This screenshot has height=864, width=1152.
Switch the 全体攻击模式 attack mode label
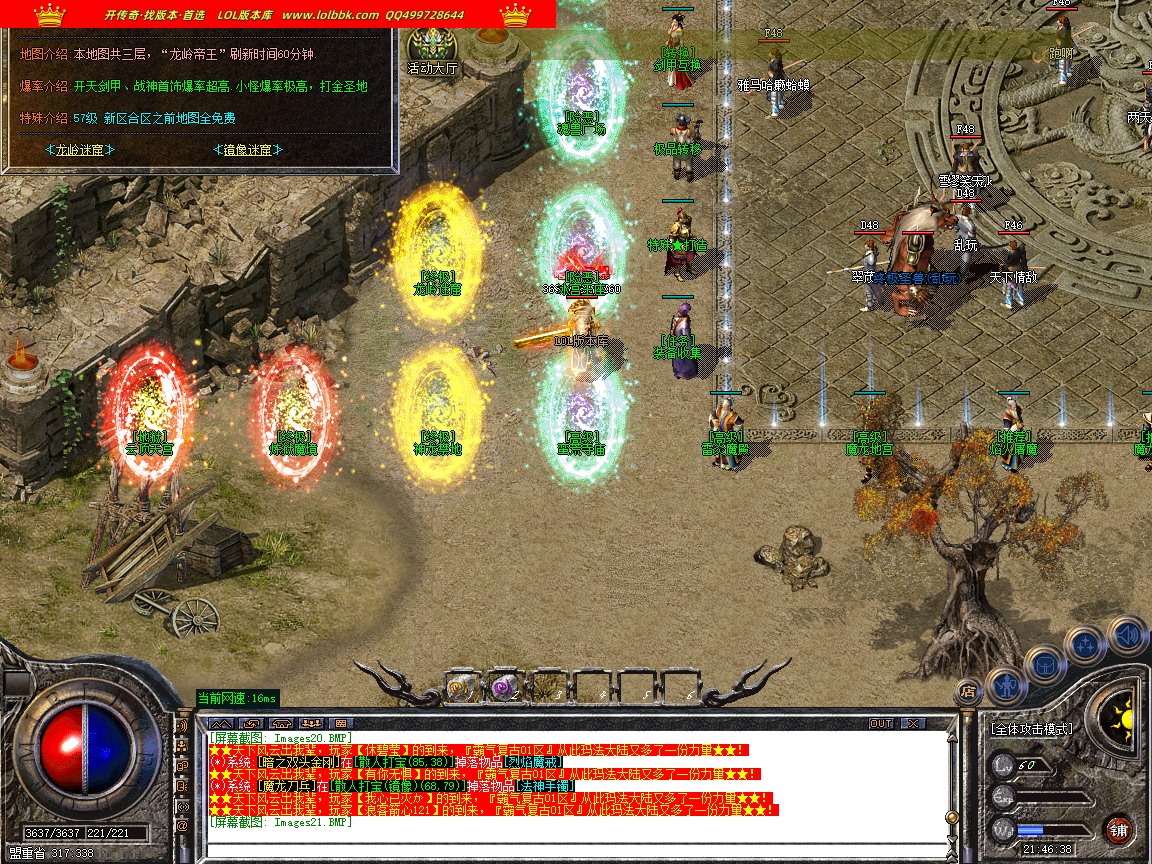click(x=1031, y=729)
